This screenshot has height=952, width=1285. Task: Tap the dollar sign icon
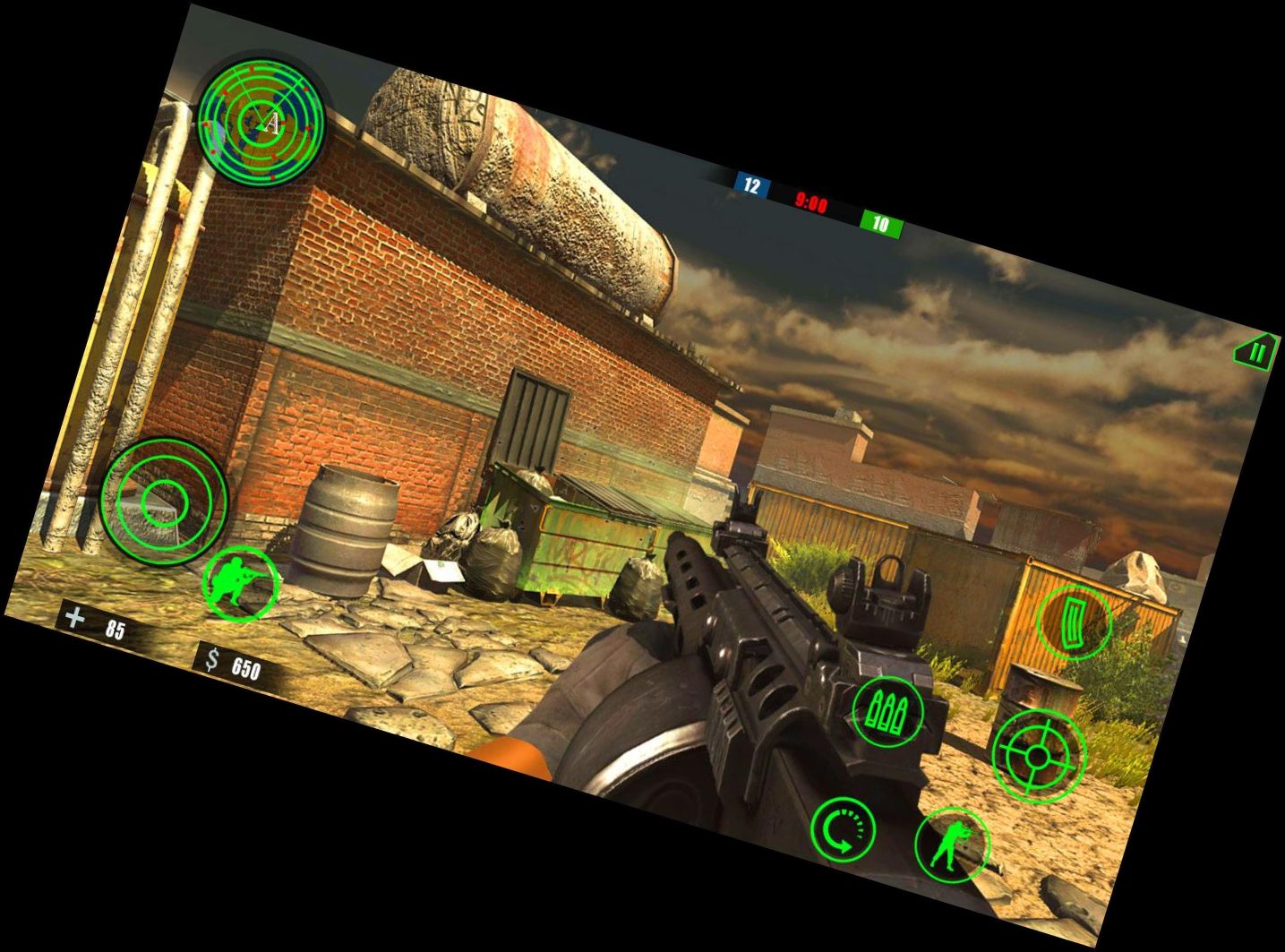(213, 660)
